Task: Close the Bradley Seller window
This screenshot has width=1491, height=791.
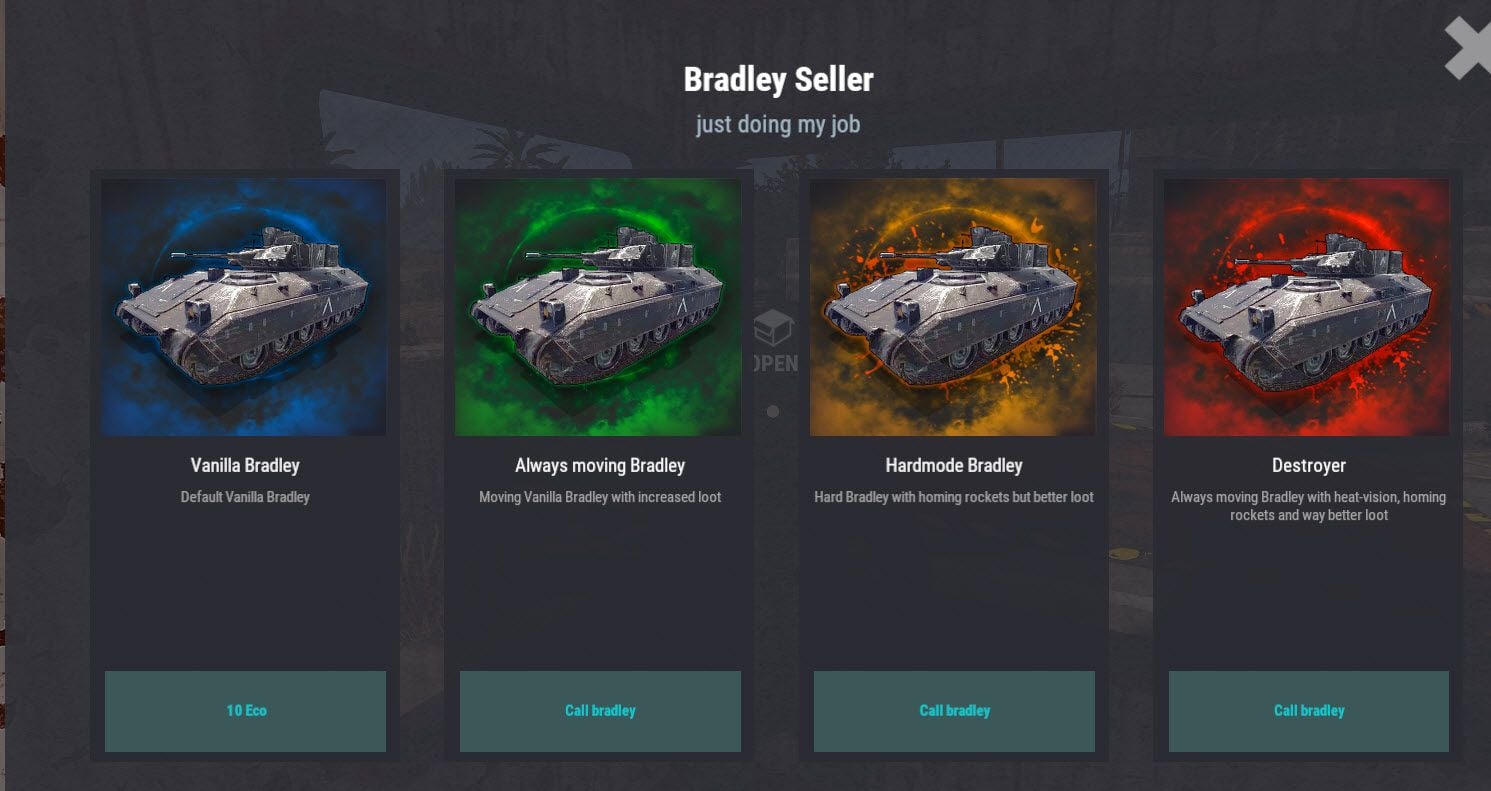Action: [x=1466, y=47]
